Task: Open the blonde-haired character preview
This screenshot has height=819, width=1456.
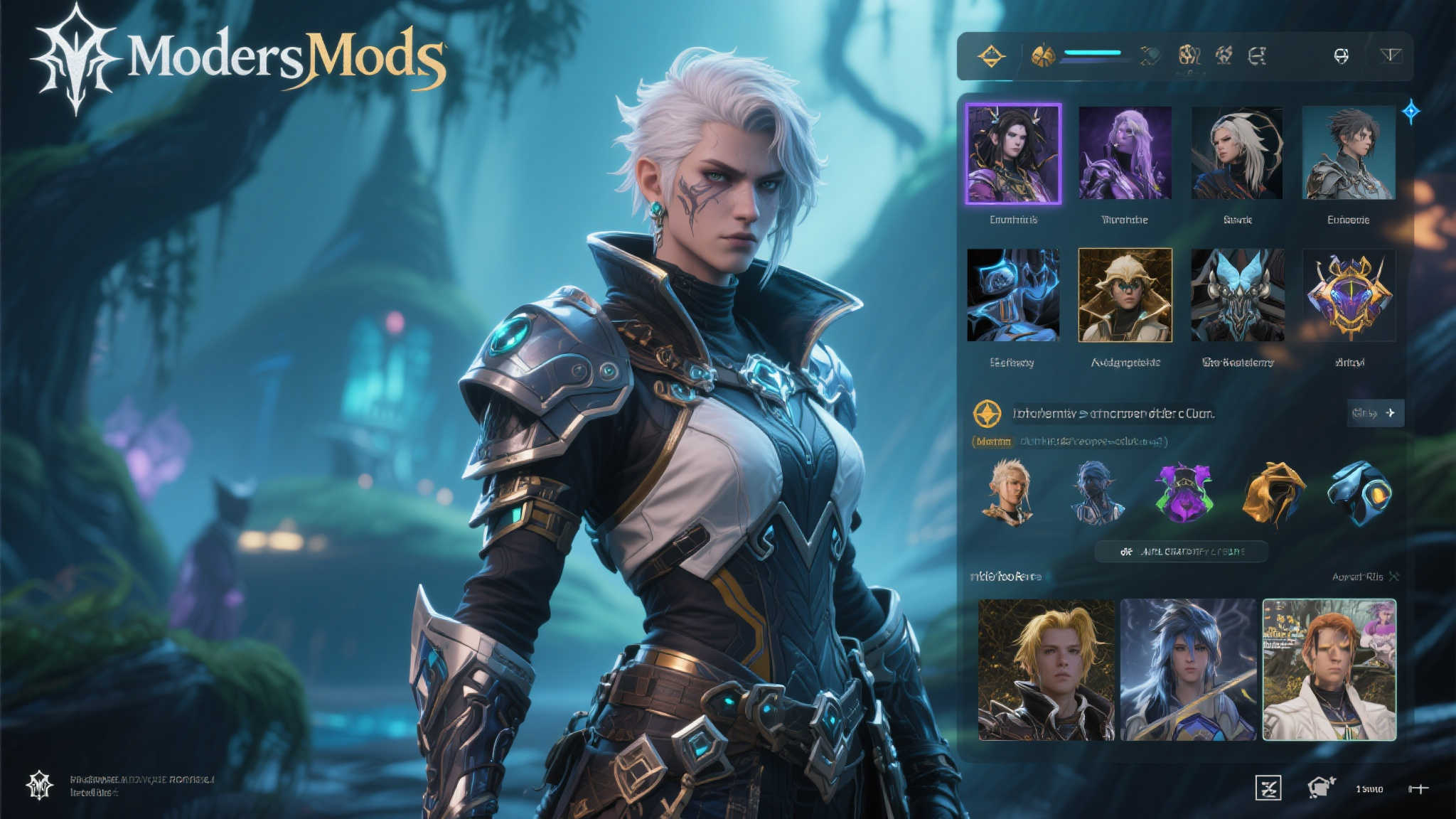Action: click(1046, 670)
